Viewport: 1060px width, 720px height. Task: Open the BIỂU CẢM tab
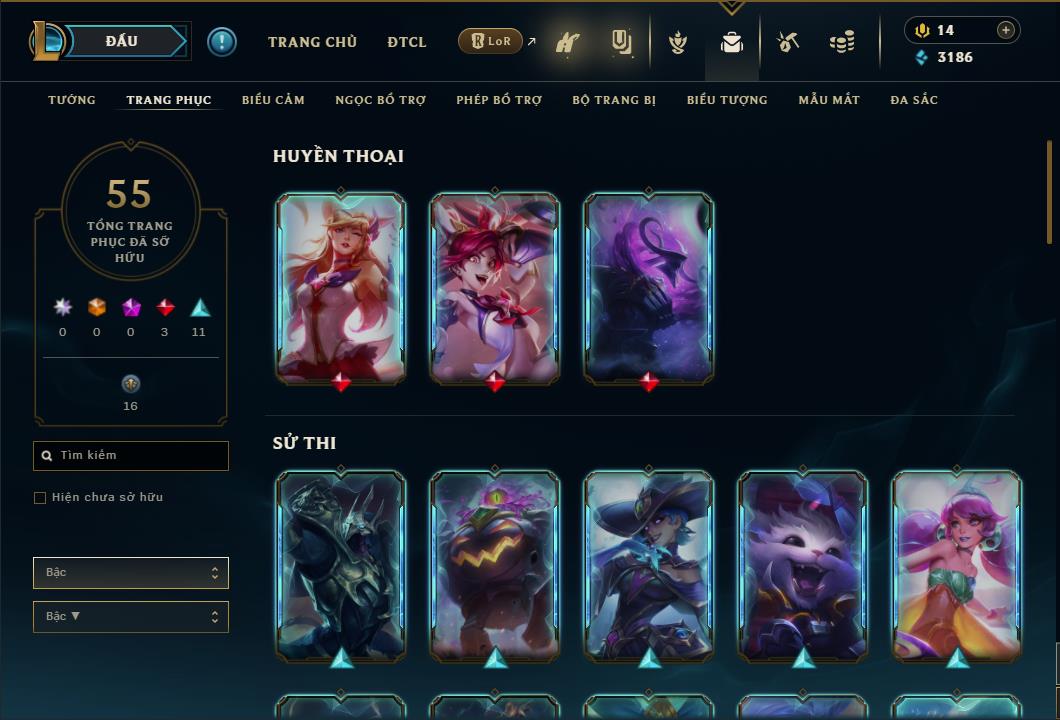(x=273, y=100)
